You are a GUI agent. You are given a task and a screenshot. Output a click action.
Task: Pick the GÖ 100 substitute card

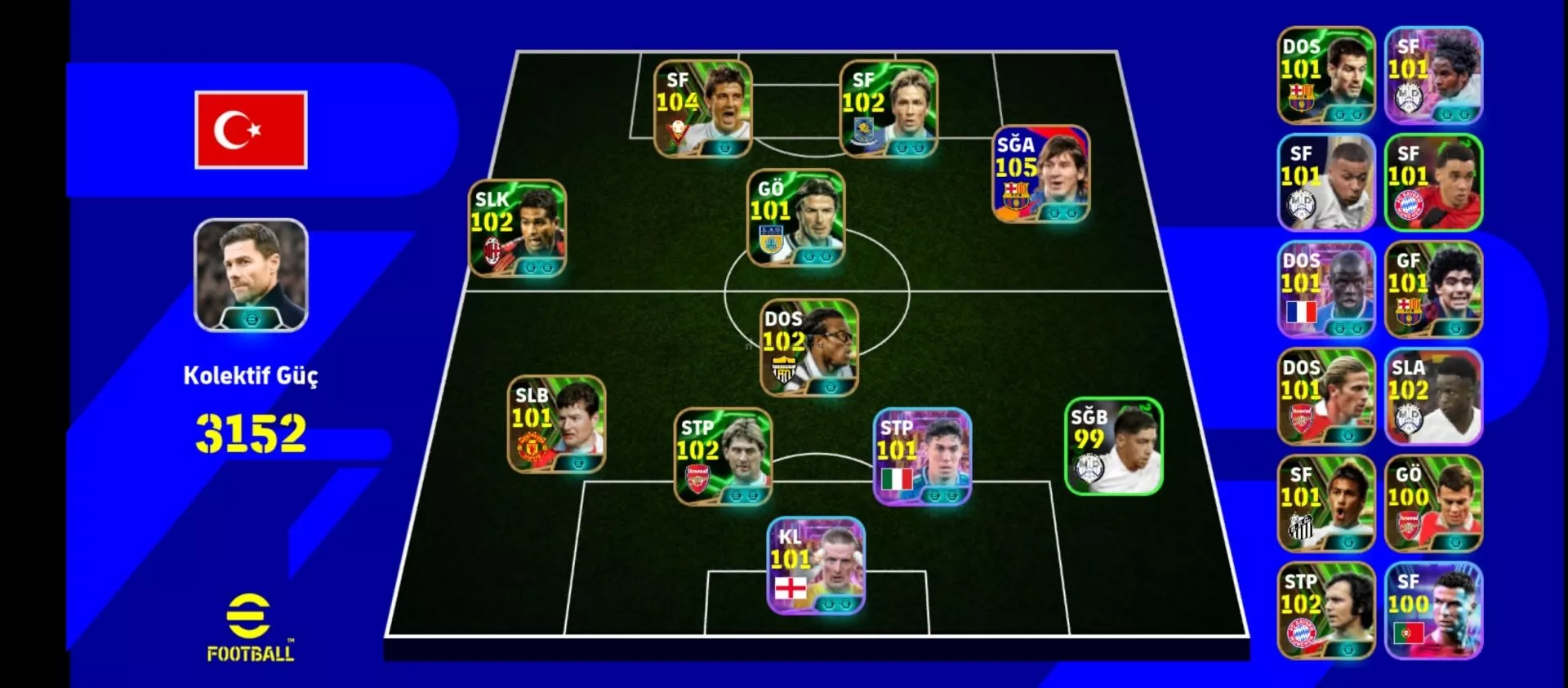[x=1433, y=504]
